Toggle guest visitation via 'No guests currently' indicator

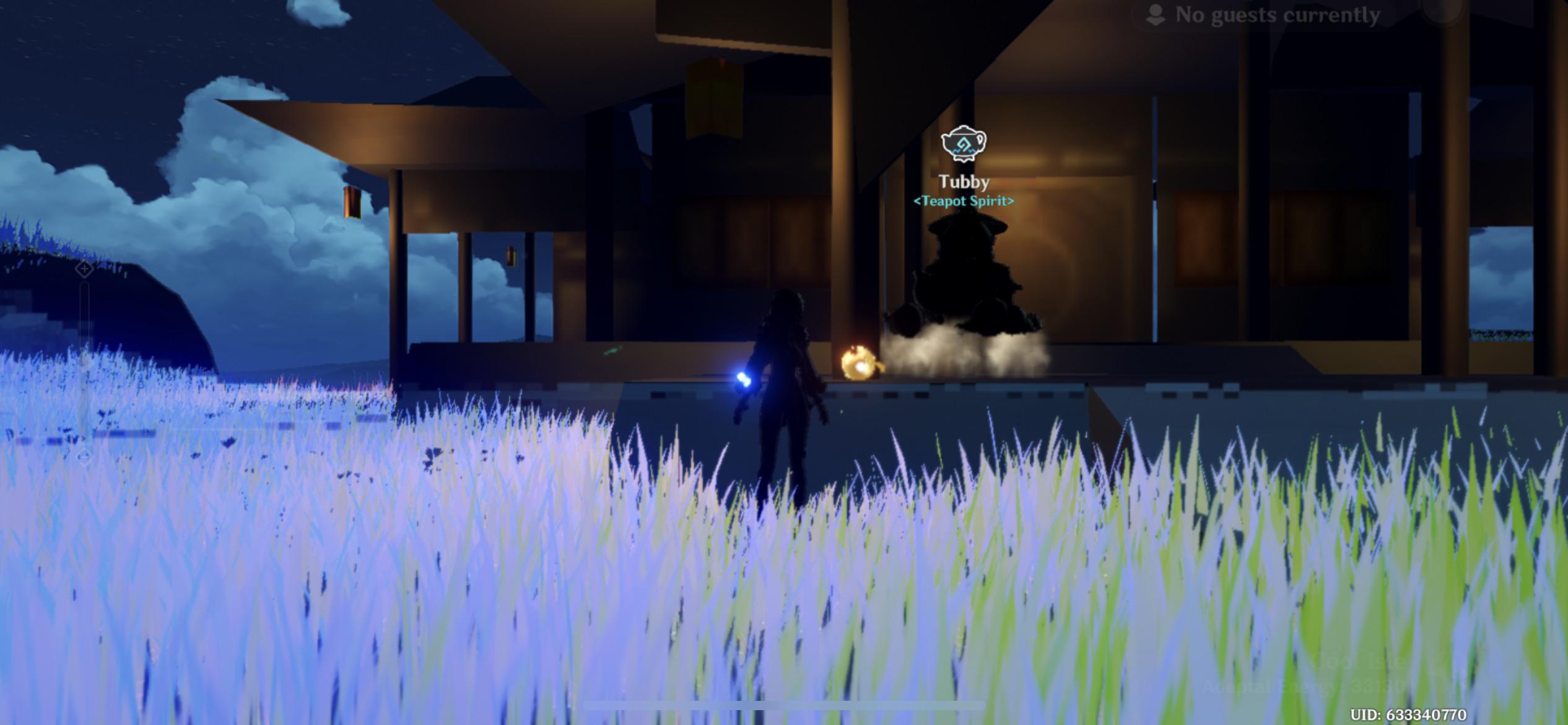[x=1278, y=15]
